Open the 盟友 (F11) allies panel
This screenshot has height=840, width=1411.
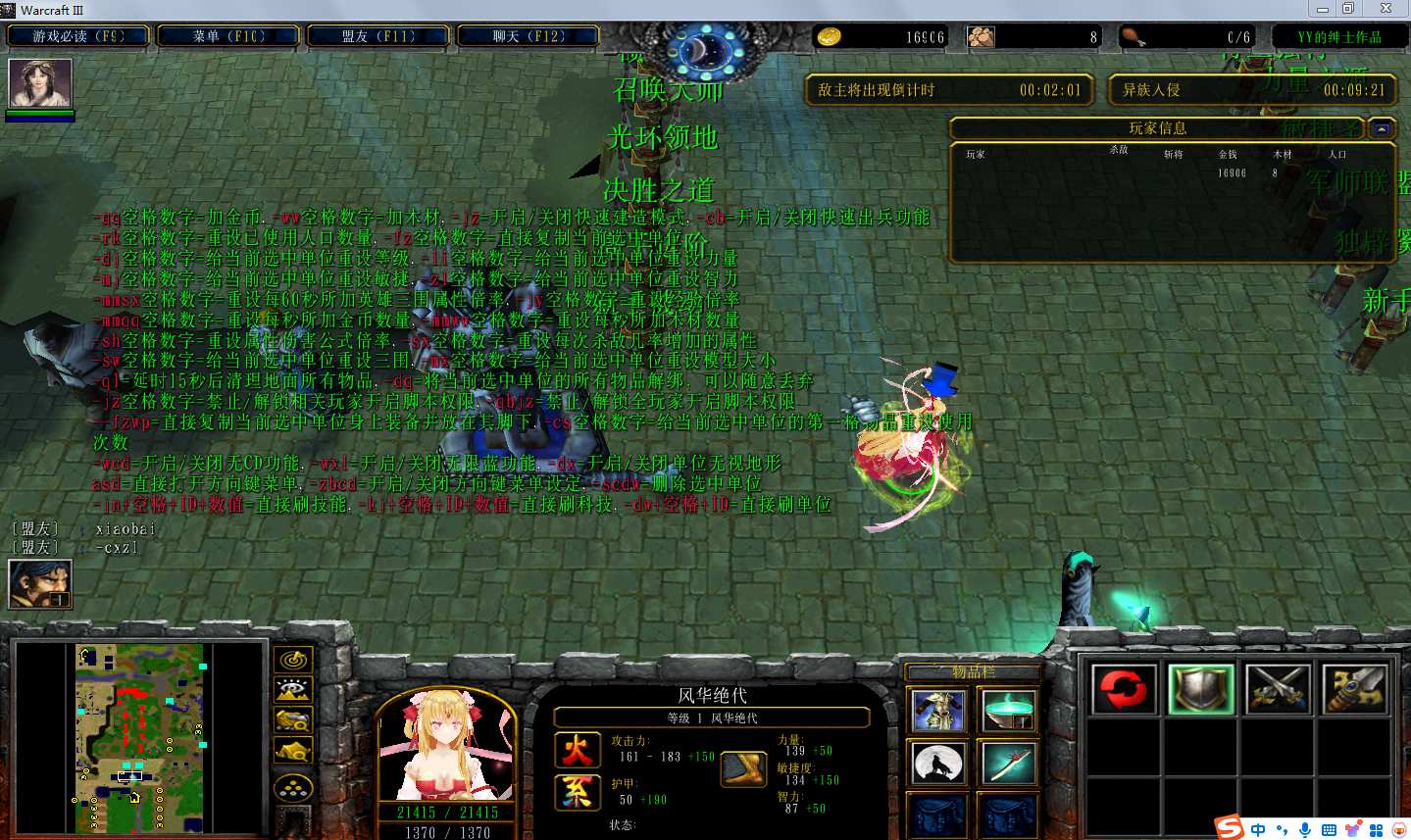coord(378,36)
